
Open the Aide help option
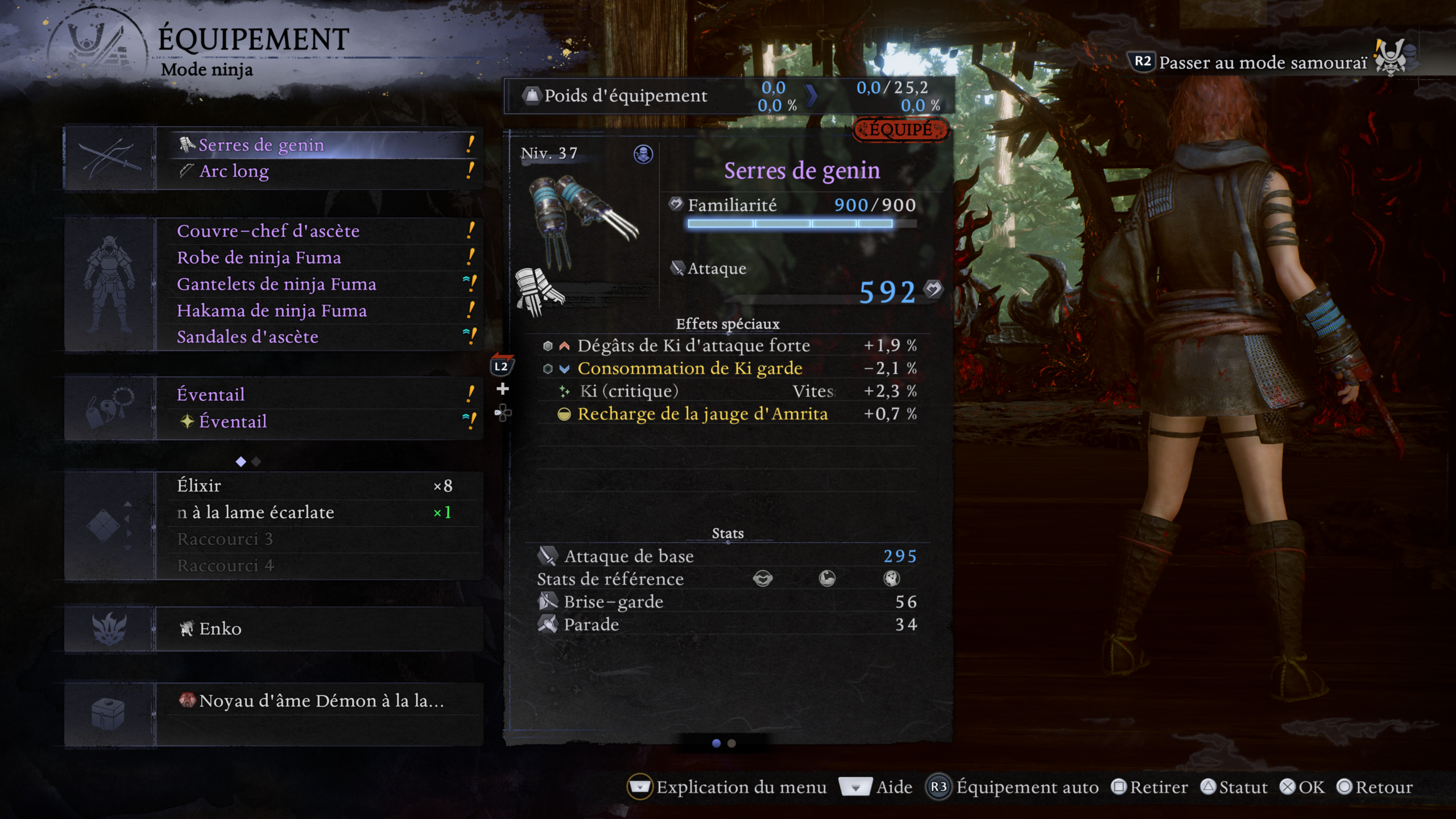879,787
